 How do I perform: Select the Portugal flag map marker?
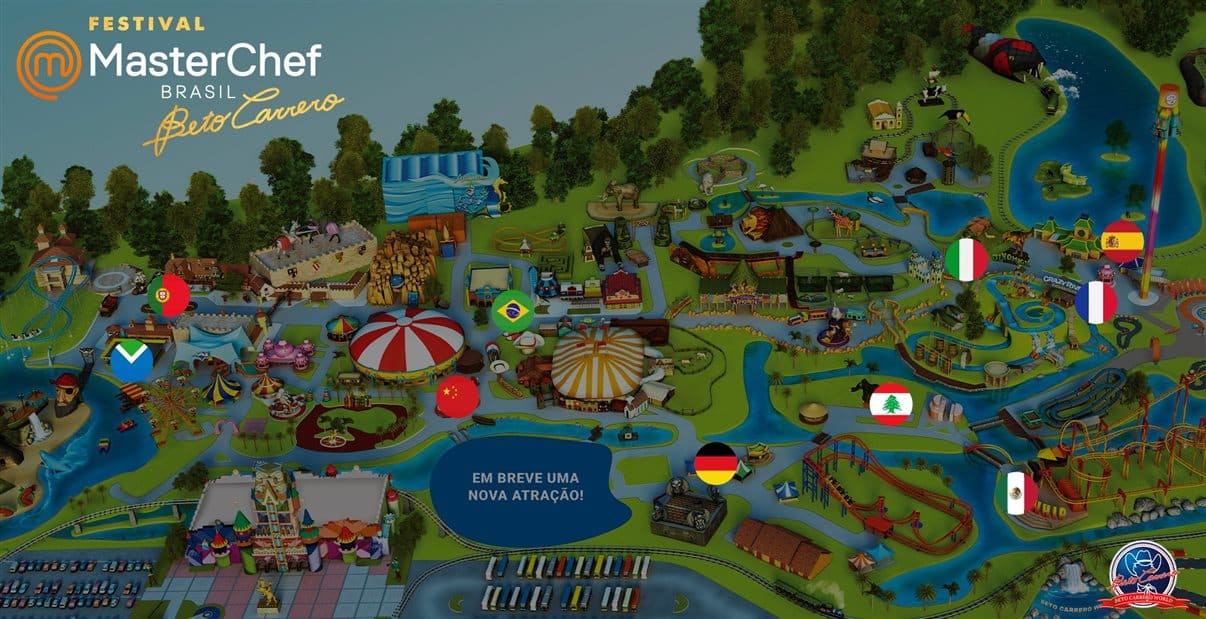[168, 296]
